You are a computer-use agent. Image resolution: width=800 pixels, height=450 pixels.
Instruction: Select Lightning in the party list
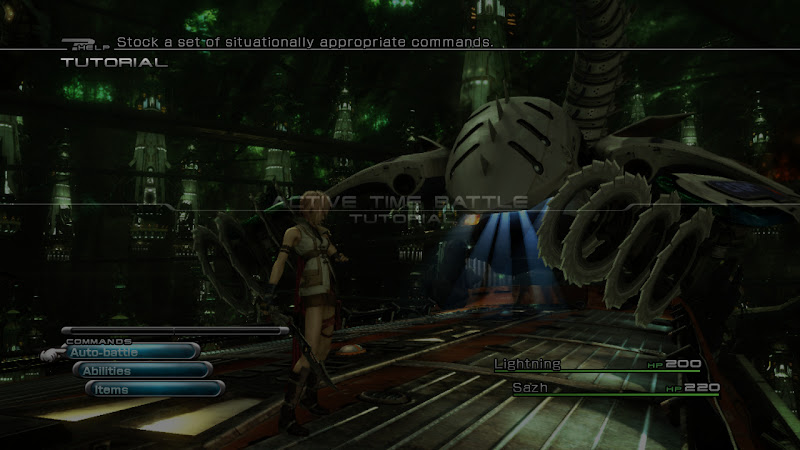(x=528, y=364)
